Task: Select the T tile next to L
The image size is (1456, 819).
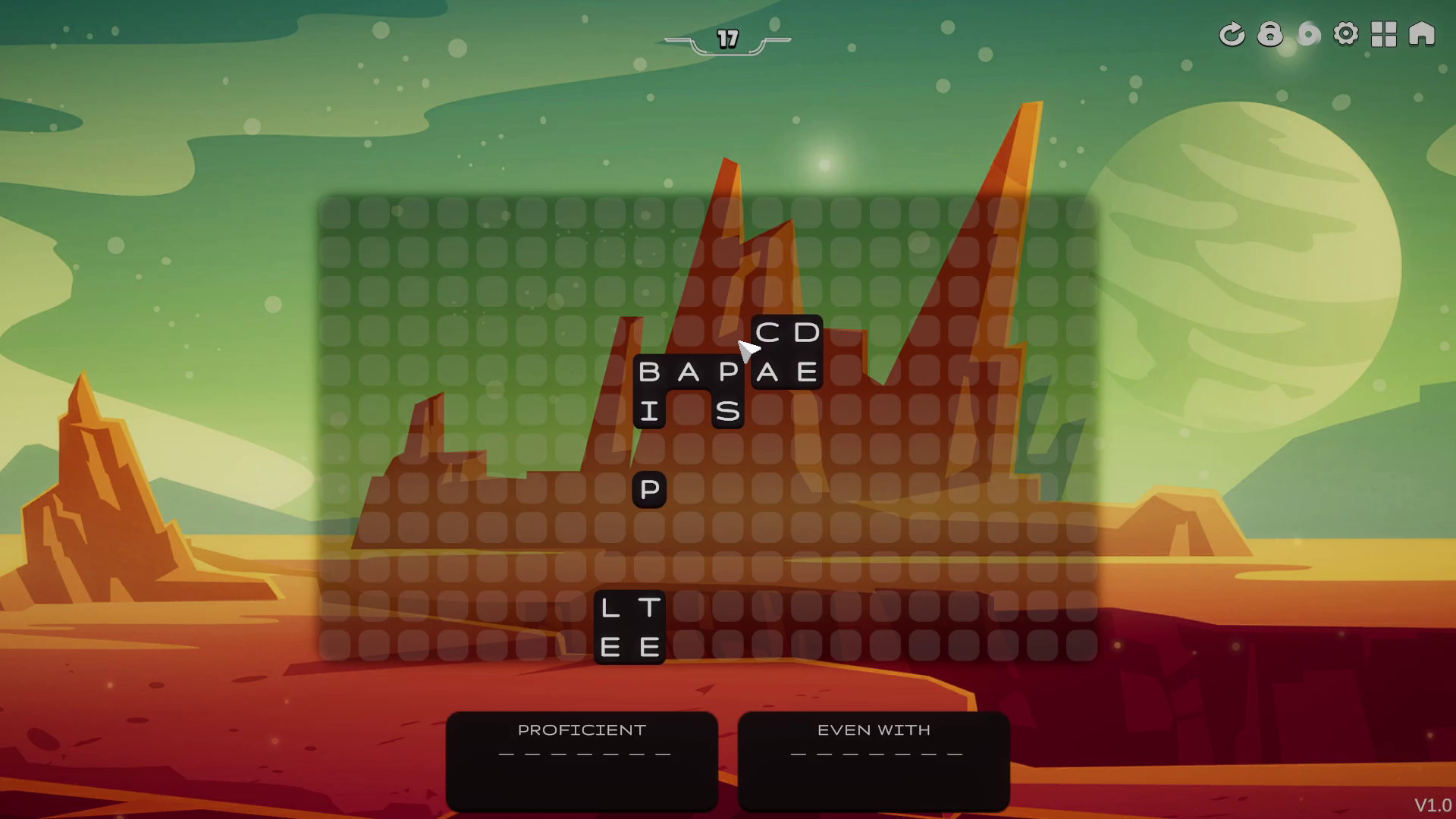Action: (x=648, y=607)
